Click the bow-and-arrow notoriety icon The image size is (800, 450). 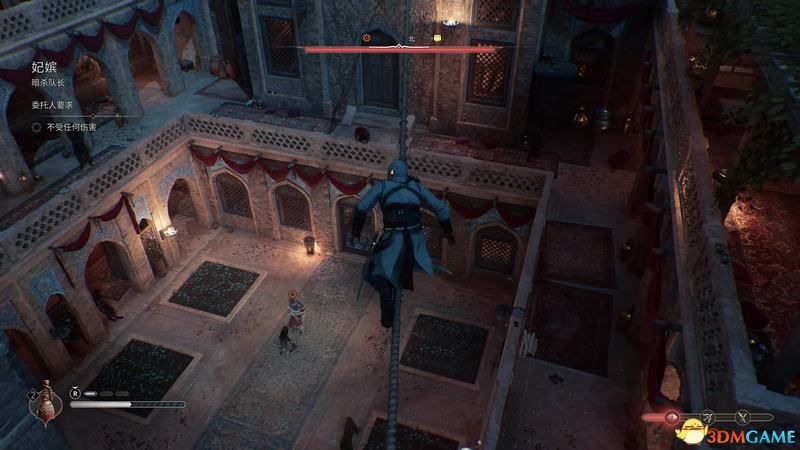click(707, 416)
